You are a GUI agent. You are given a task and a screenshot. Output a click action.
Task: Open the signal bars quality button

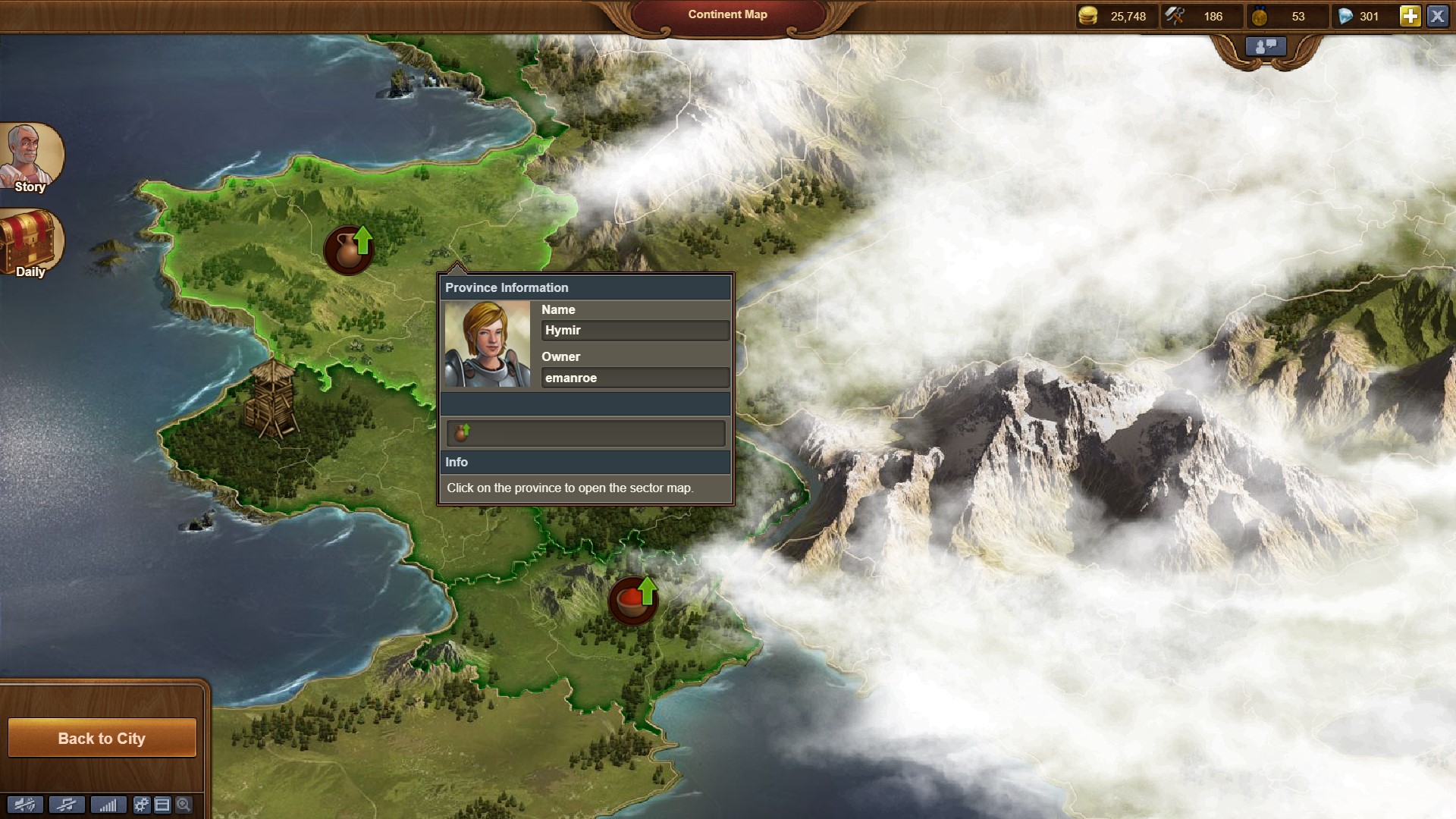[x=108, y=805]
